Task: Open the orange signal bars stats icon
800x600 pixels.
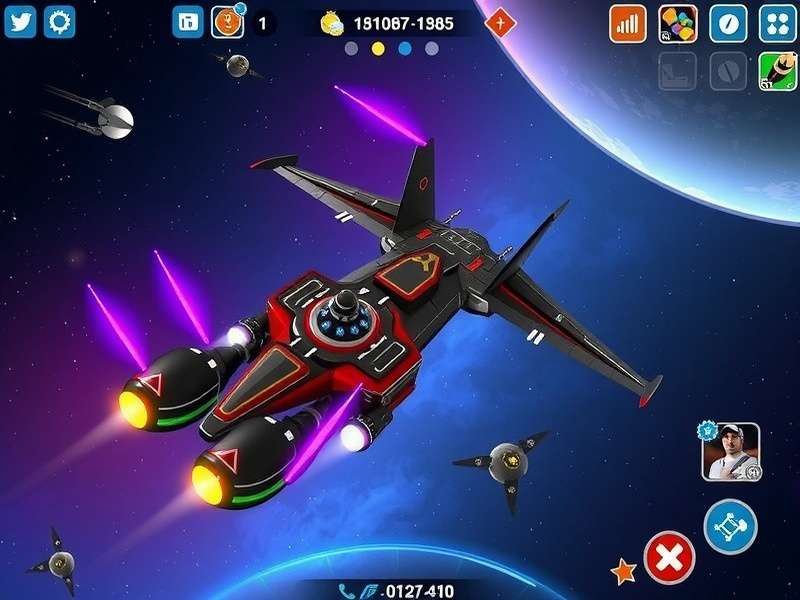Action: 628,24
